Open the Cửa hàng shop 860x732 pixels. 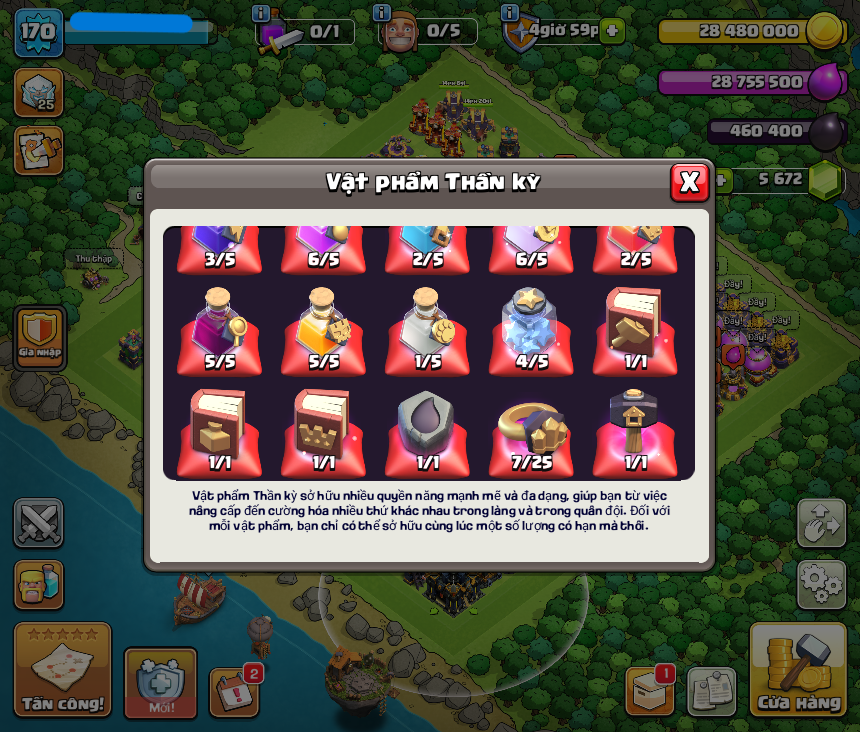point(799,670)
